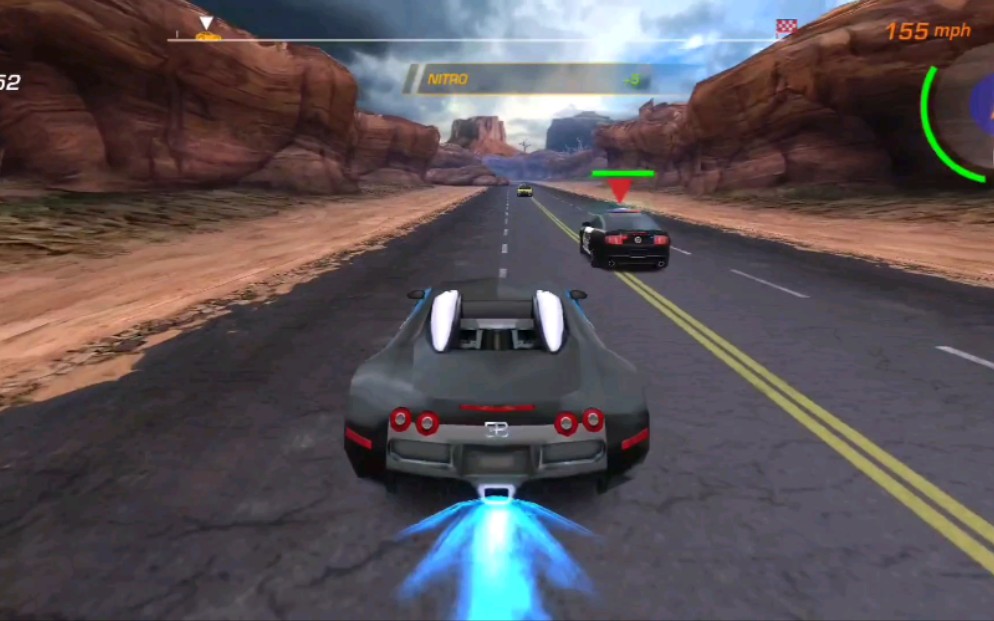The height and width of the screenshot is (621, 994).
Task: Click the checkered finish flag on progress track
Action: tap(787, 28)
